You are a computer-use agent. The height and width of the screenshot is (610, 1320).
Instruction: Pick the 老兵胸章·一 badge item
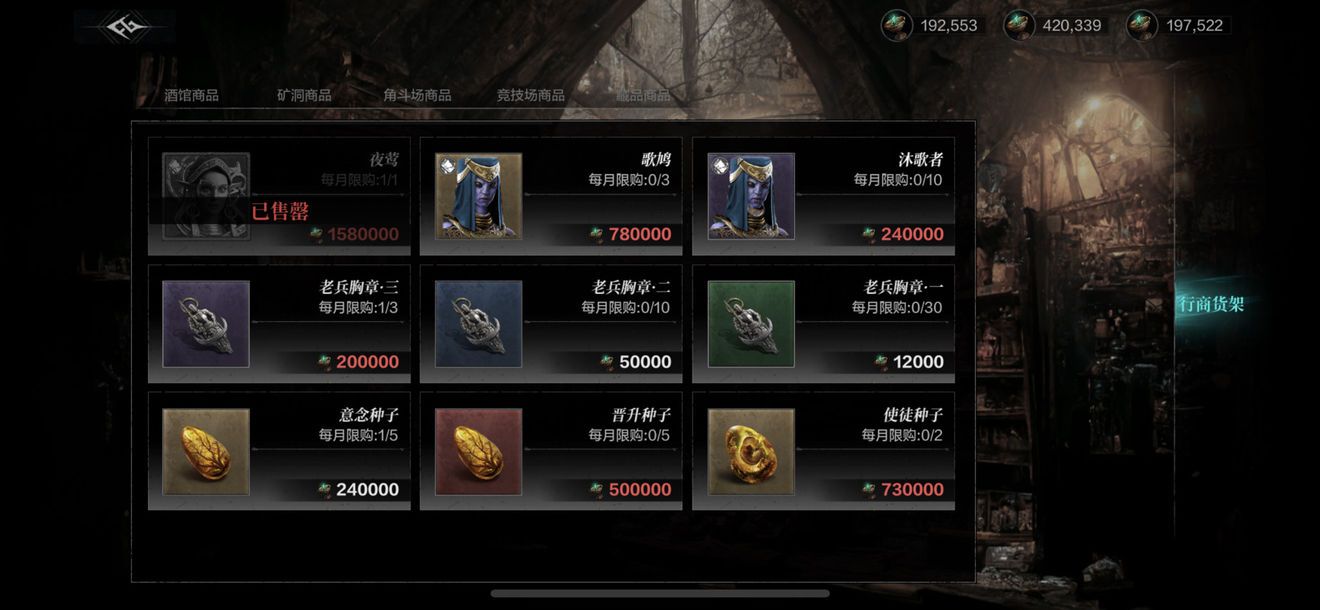point(823,324)
